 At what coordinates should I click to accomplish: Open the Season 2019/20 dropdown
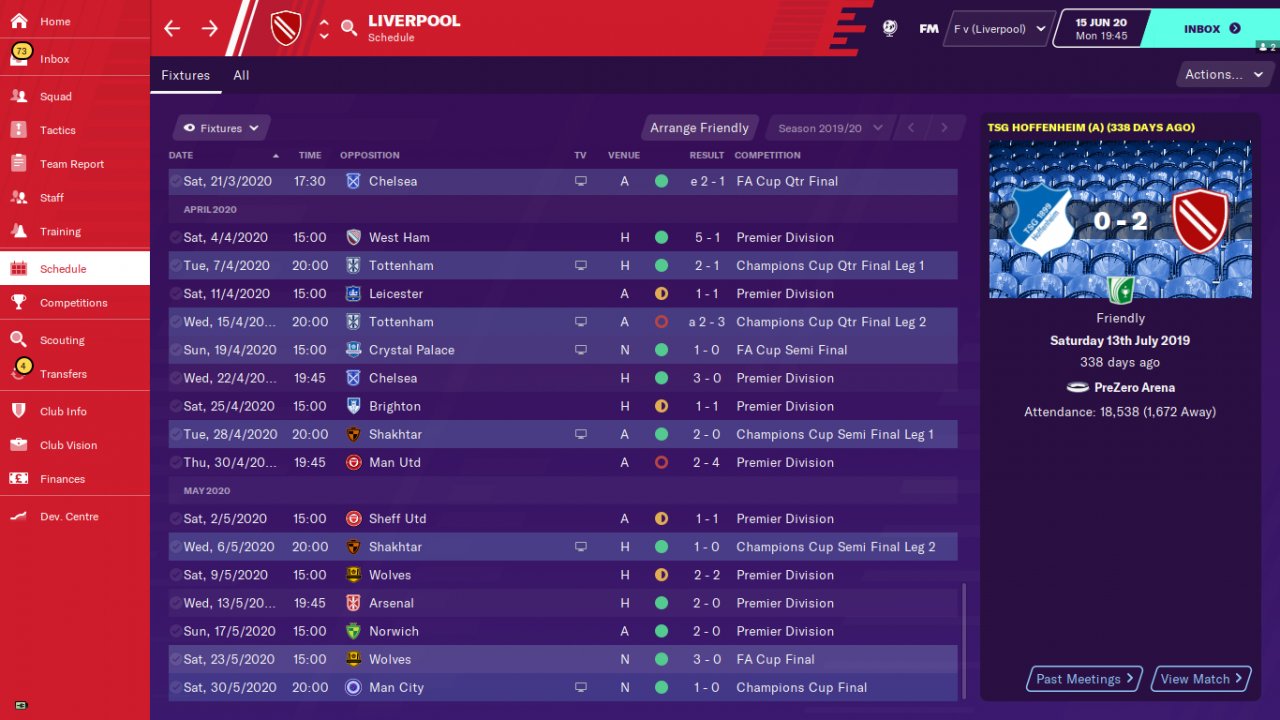click(829, 128)
